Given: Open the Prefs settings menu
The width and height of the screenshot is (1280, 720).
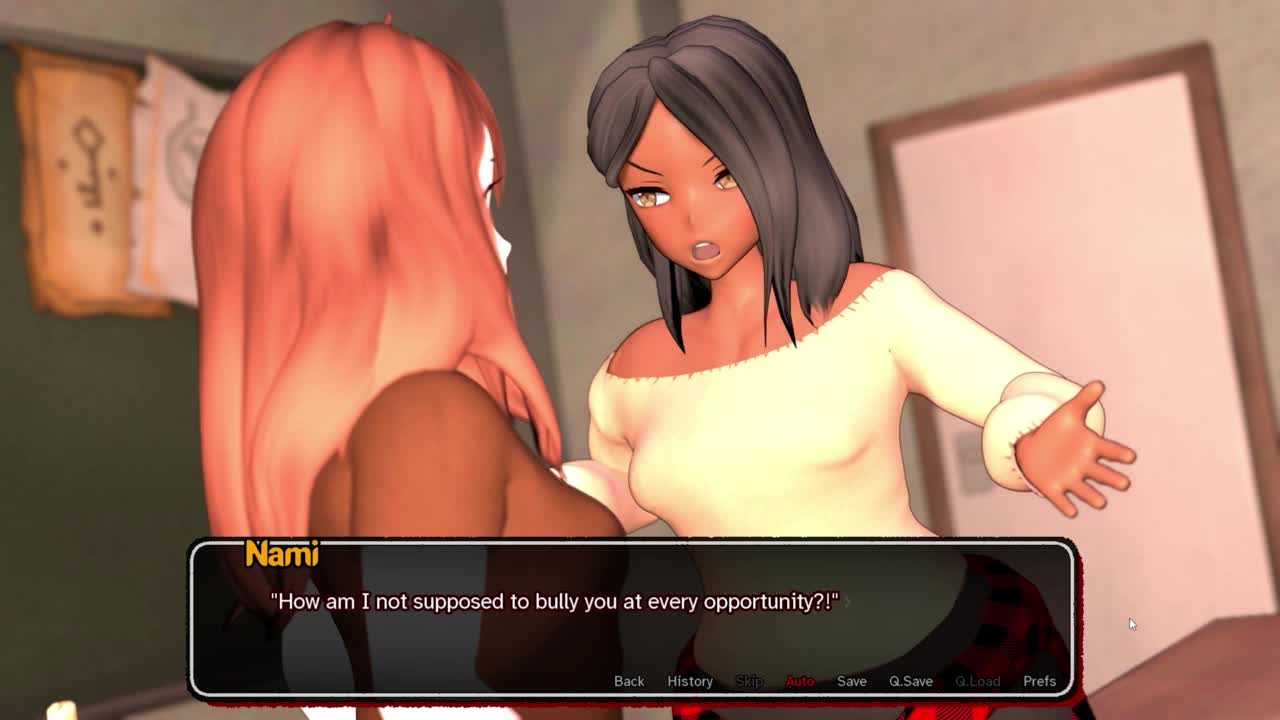Looking at the screenshot, I should point(1039,681).
